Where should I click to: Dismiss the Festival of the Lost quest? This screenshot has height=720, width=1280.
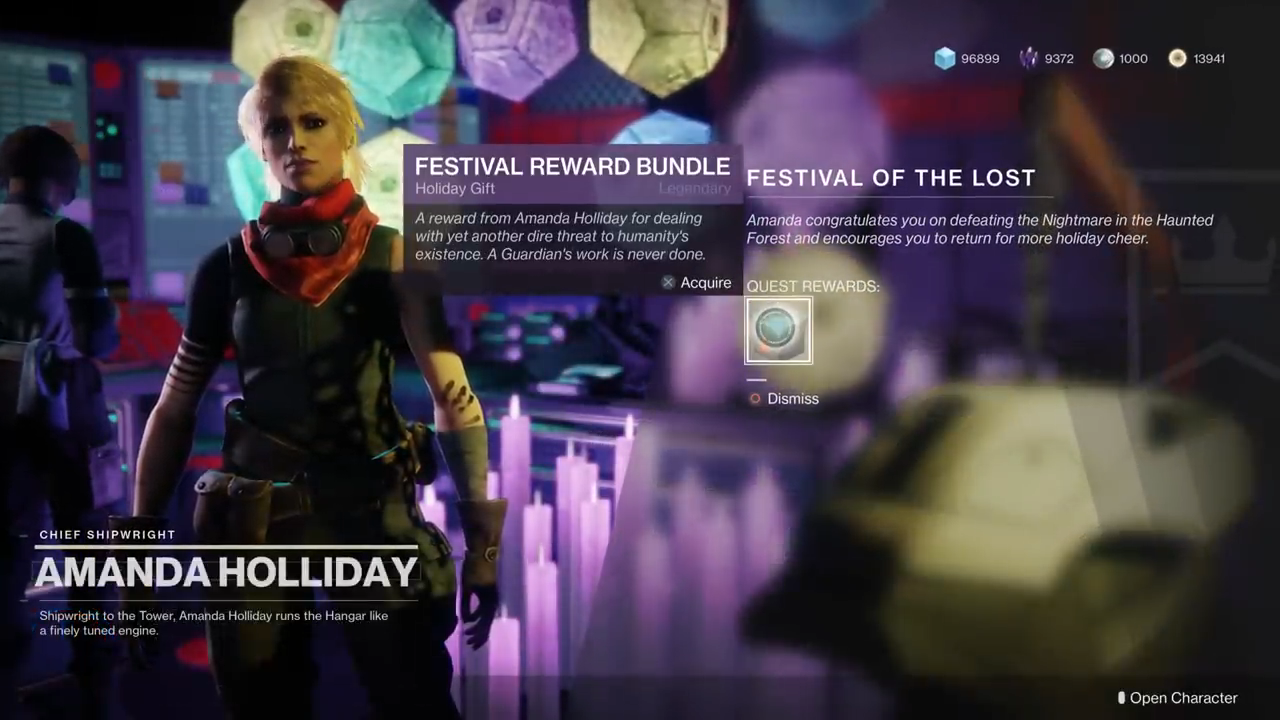tap(793, 398)
